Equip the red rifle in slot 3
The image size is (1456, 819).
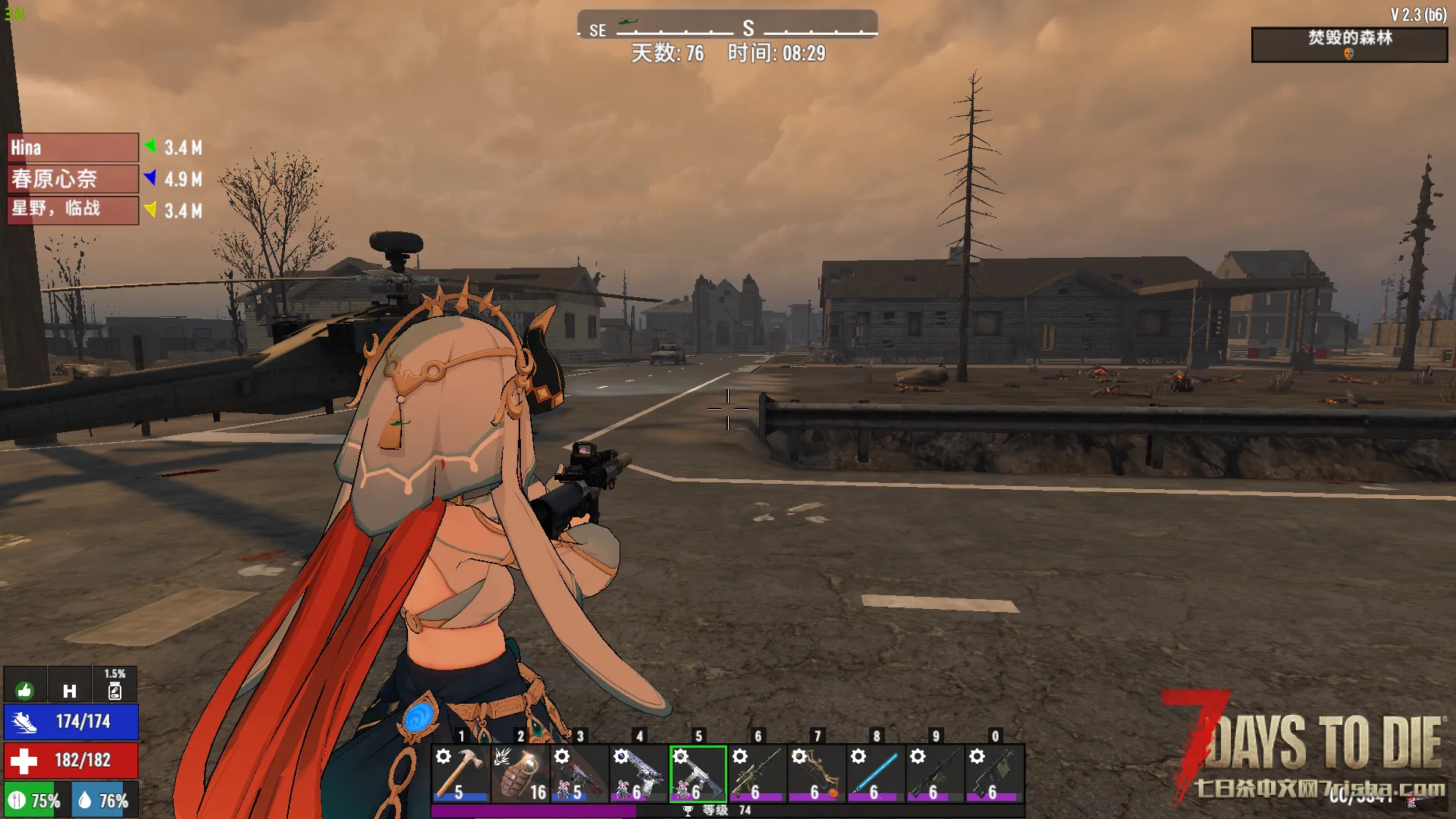(x=579, y=773)
